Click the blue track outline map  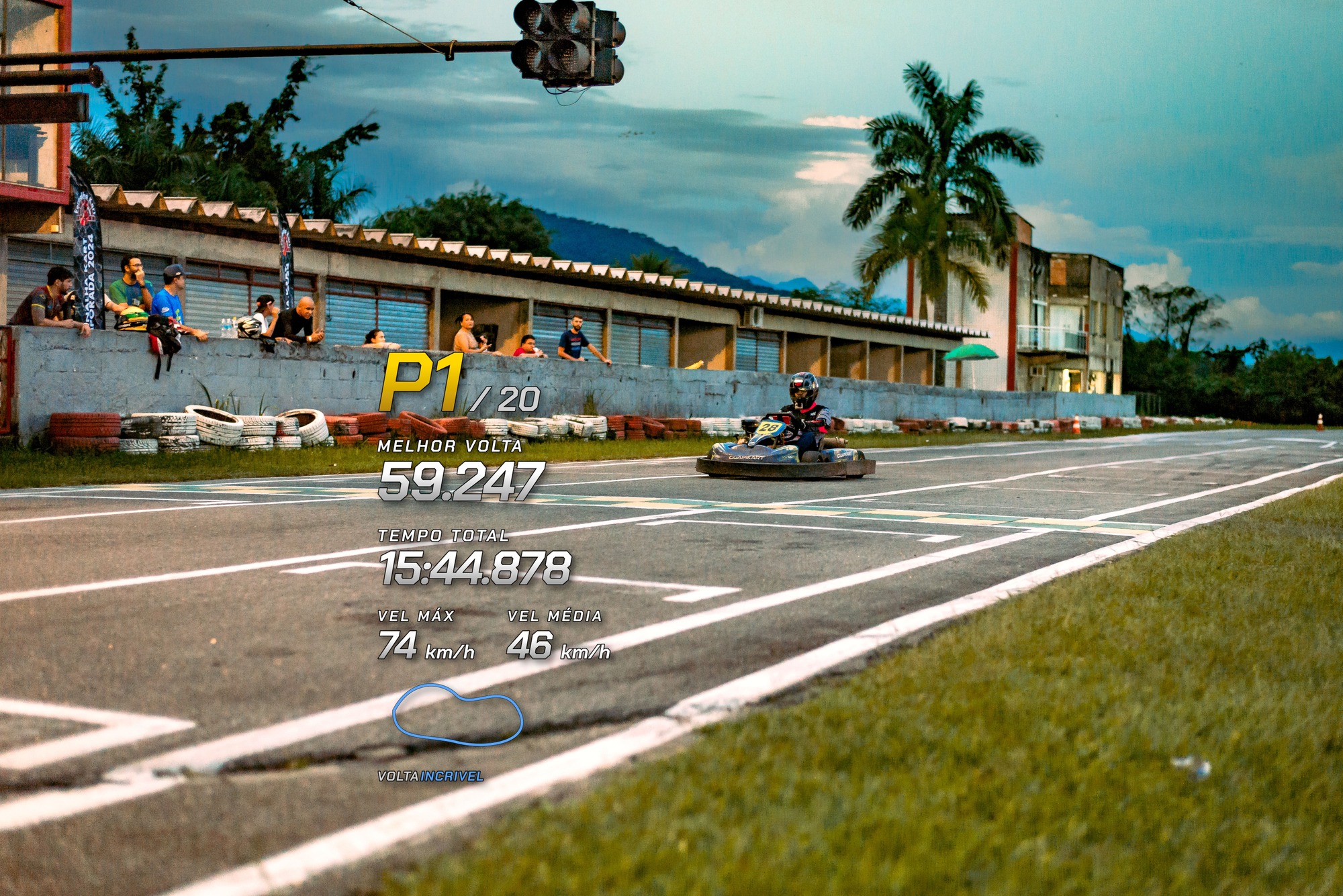click(457, 715)
